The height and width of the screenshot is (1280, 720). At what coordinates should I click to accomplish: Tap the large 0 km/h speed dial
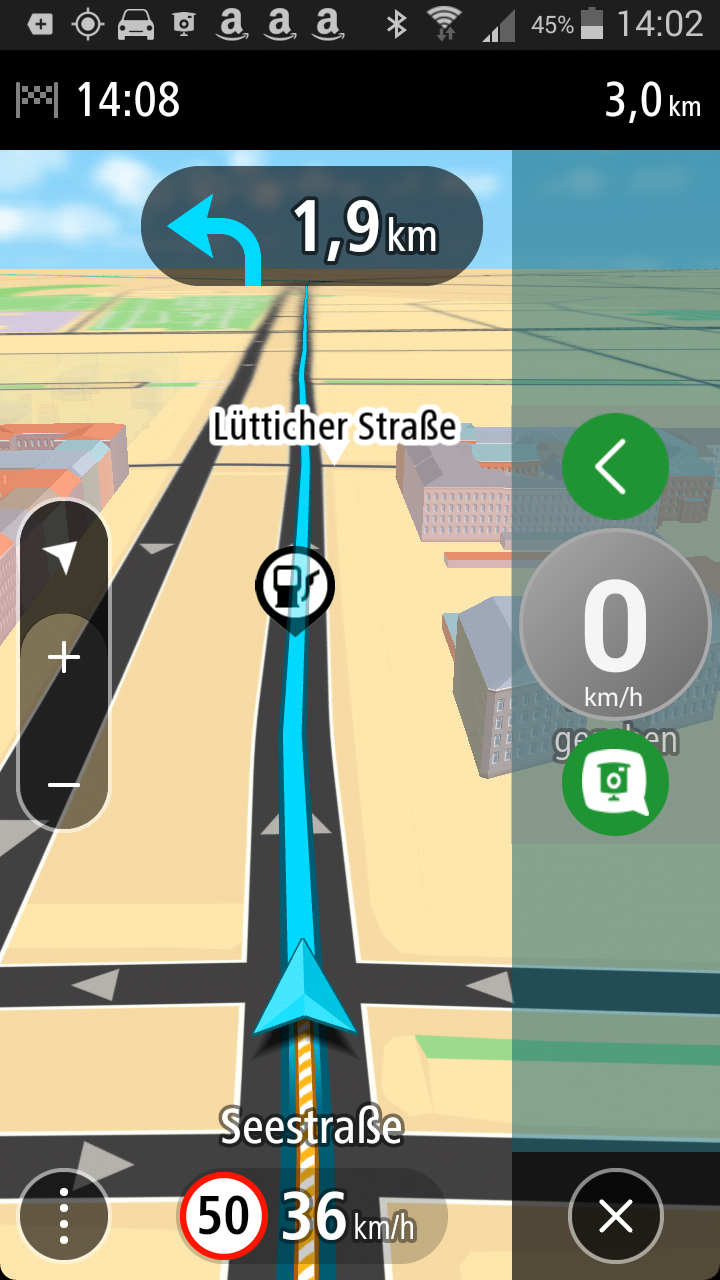tap(614, 625)
